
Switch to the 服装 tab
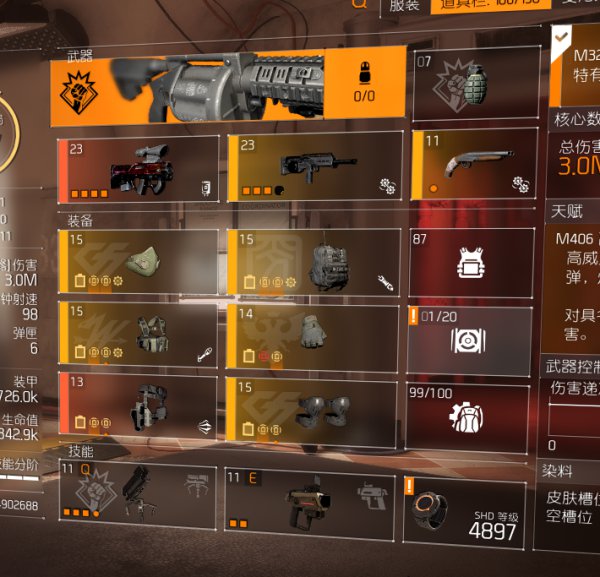pyautogui.click(x=403, y=5)
